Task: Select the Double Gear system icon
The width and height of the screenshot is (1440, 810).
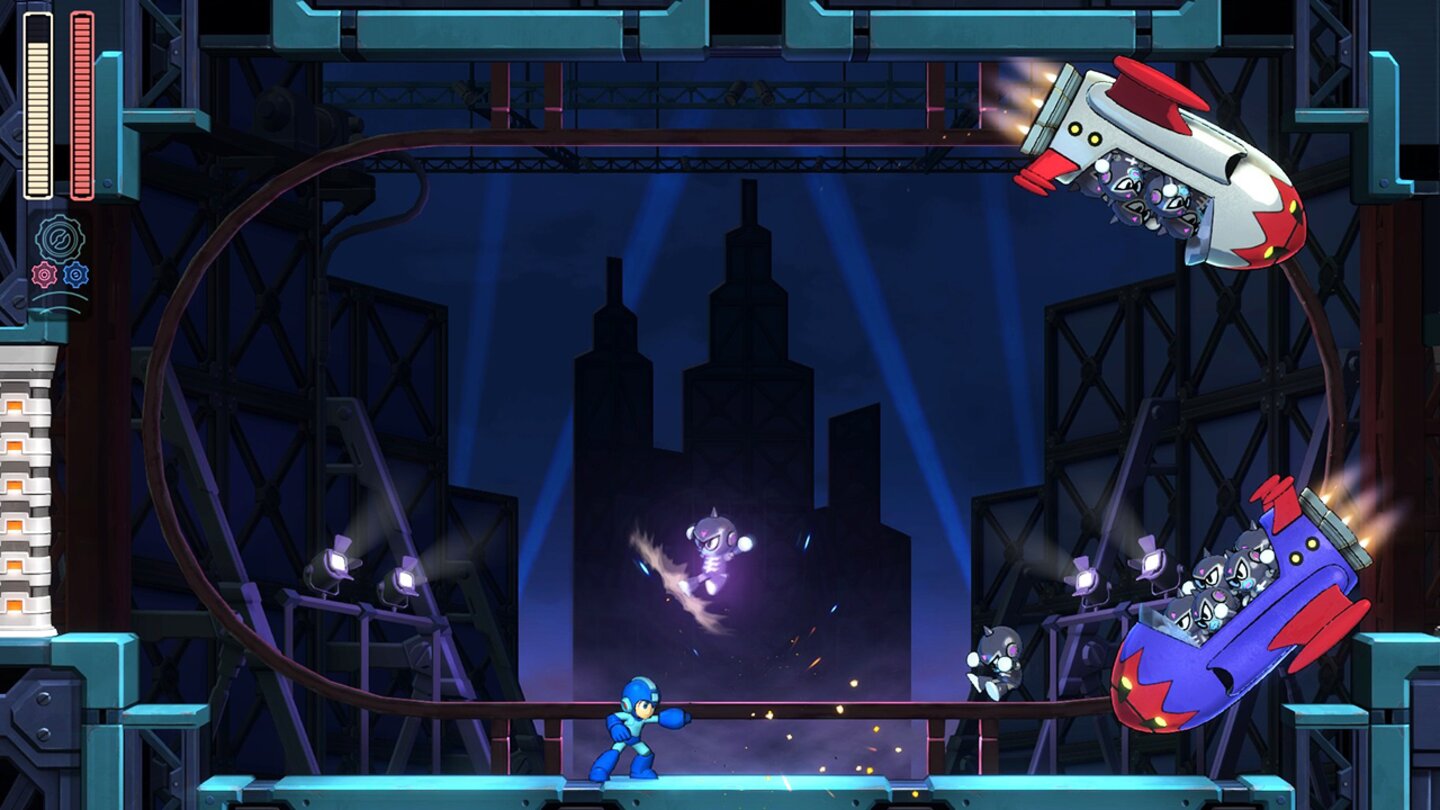Action: click(x=58, y=237)
